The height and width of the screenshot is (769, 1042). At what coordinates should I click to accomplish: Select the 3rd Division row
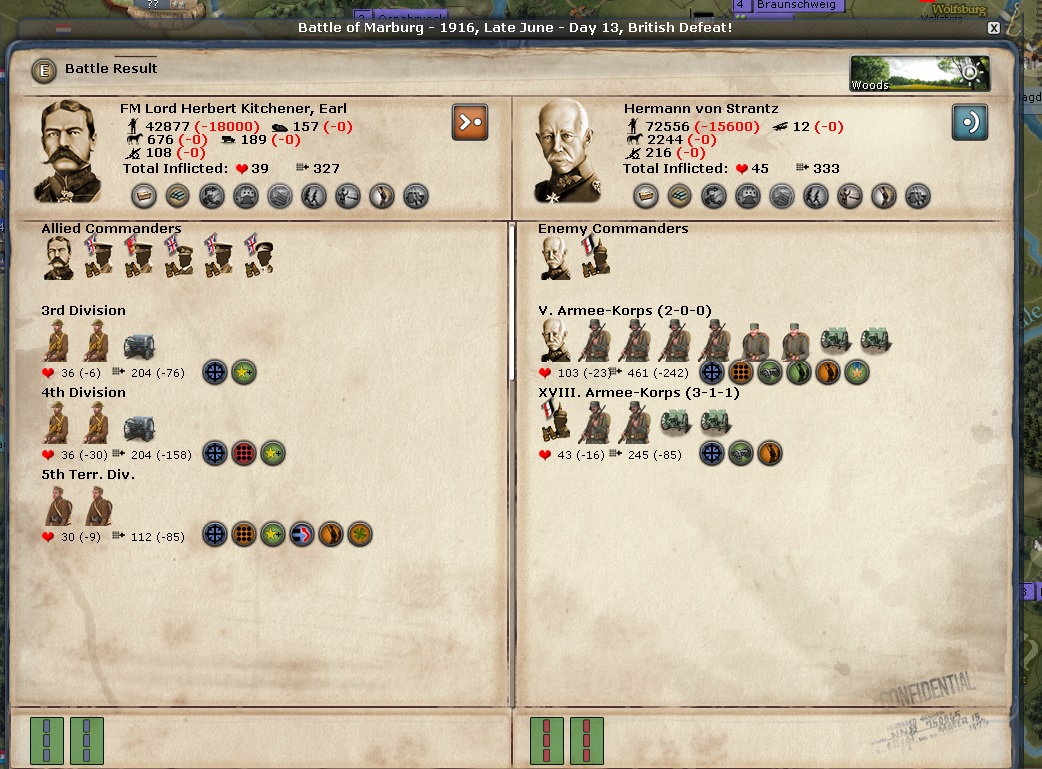84,311
